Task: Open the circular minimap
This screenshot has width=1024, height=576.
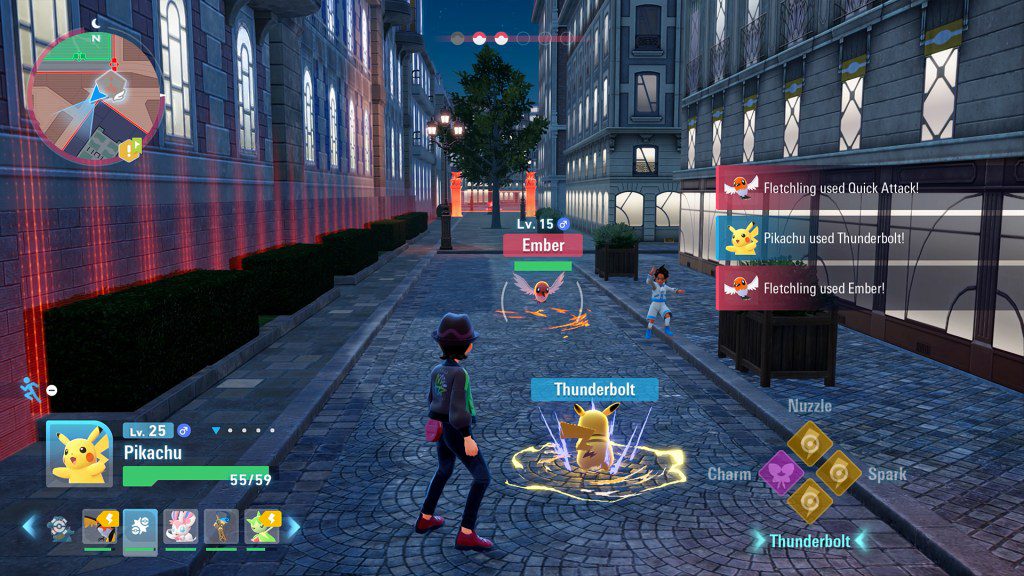Action: click(x=95, y=95)
